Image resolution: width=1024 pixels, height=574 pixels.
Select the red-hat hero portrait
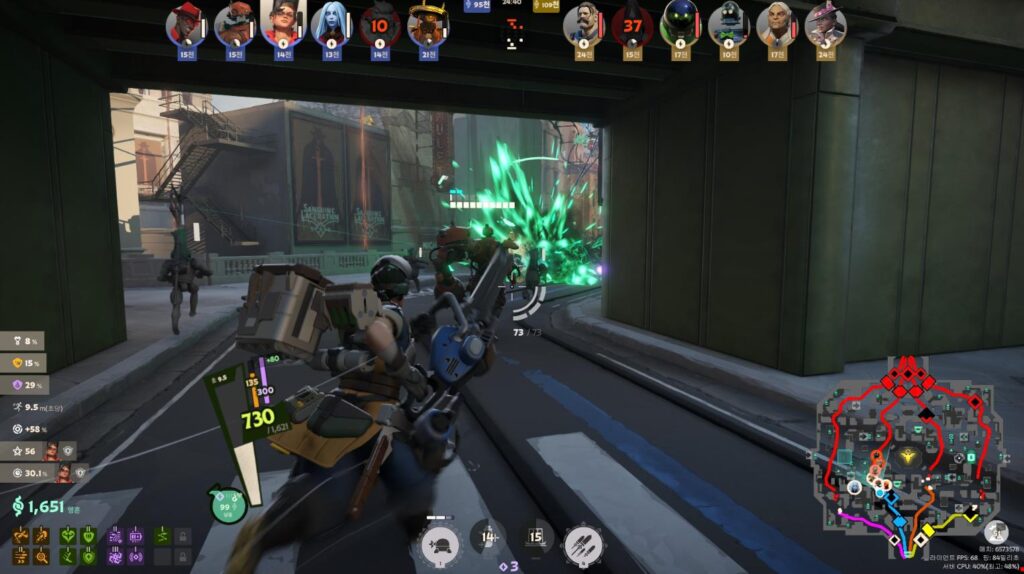(x=185, y=24)
